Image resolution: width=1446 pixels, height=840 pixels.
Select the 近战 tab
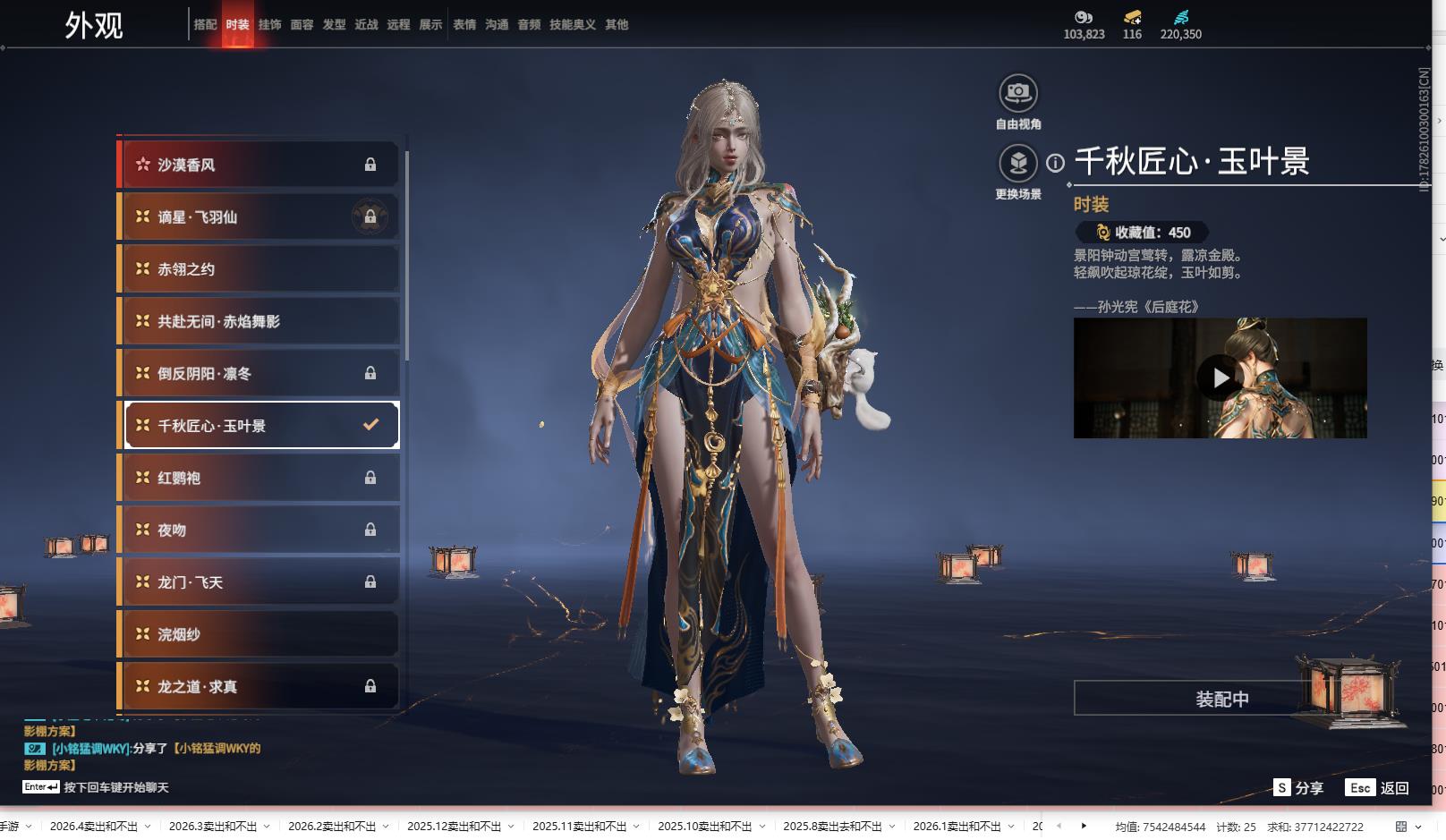point(366,25)
